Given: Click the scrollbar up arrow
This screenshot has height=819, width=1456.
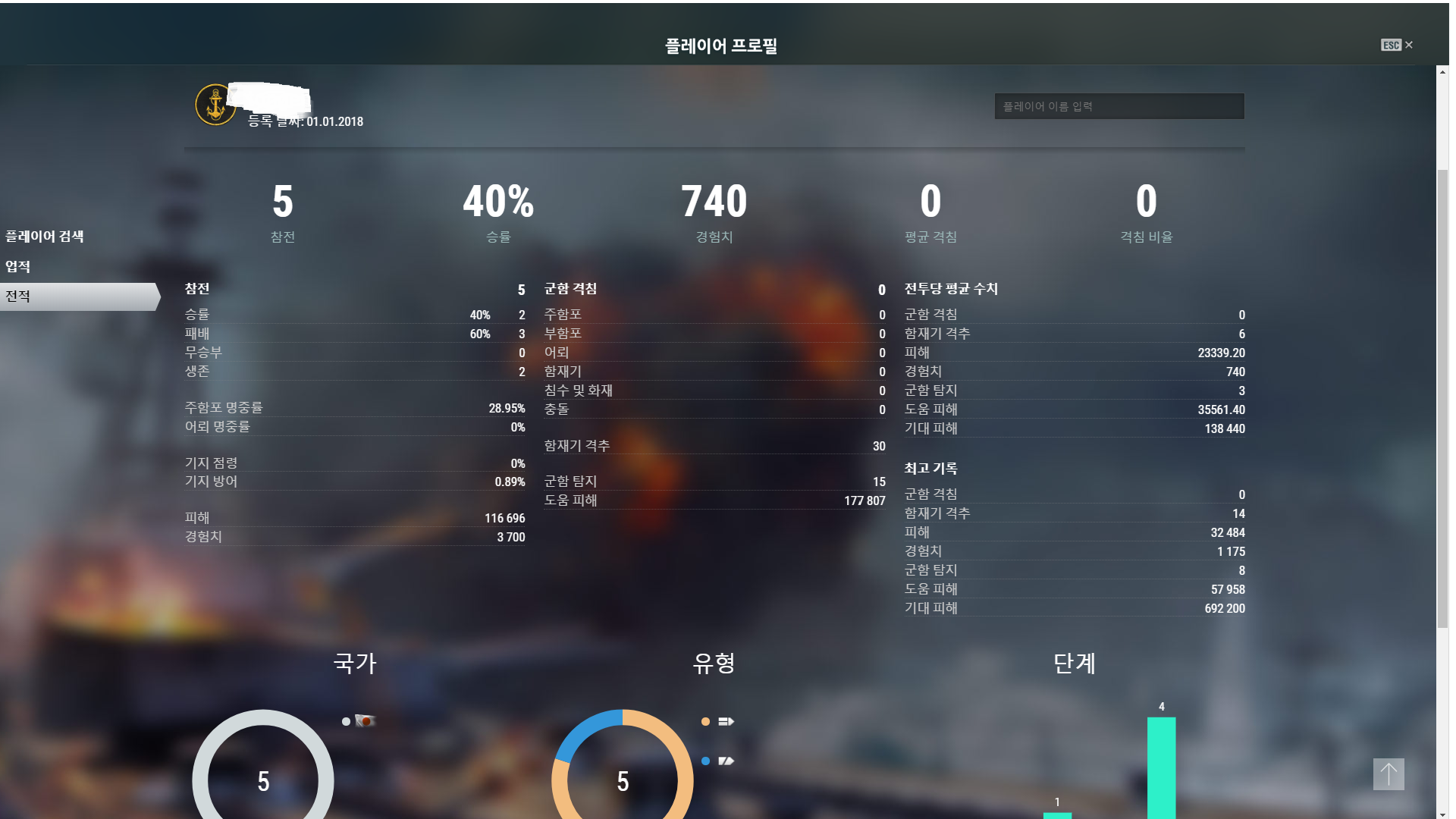Looking at the screenshot, I should click(x=1442, y=72).
